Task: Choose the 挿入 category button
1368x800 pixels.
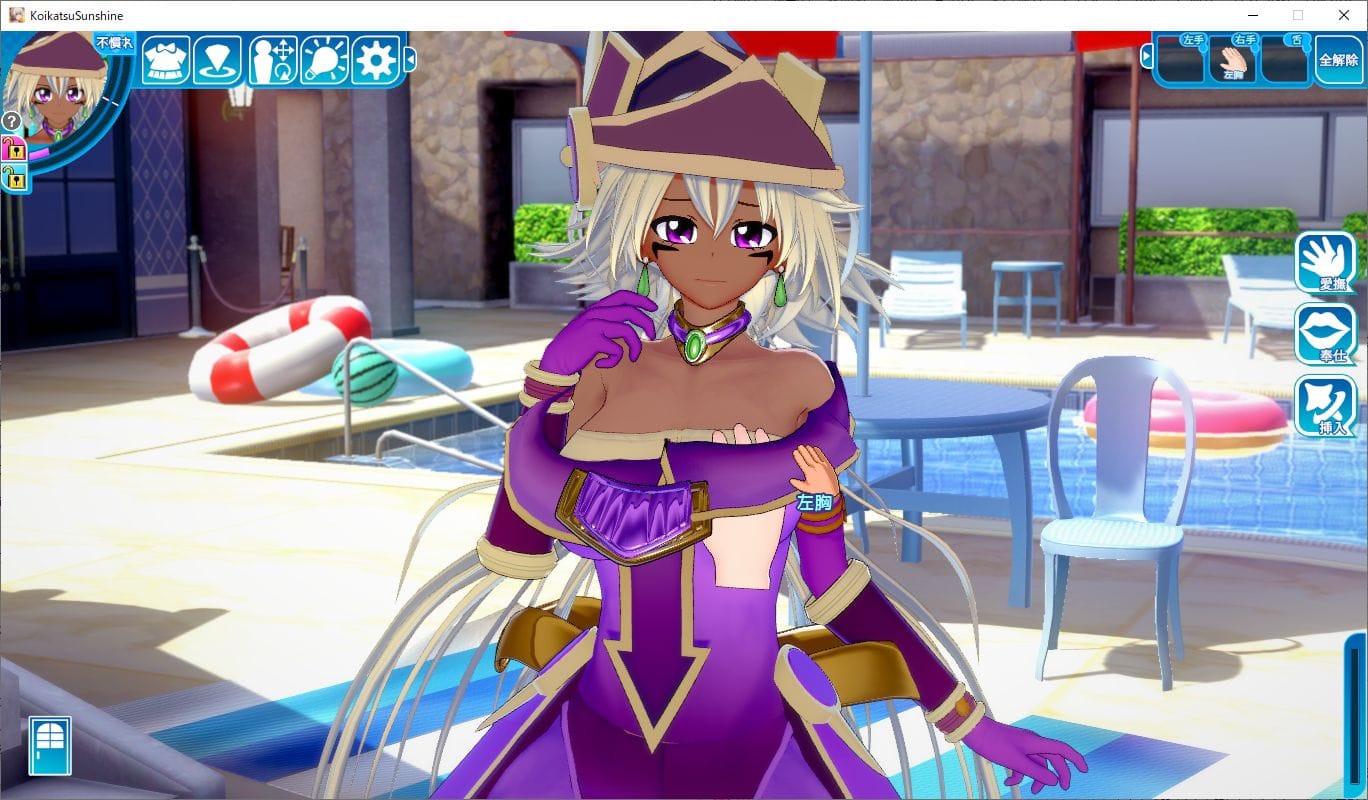Action: [x=1326, y=406]
